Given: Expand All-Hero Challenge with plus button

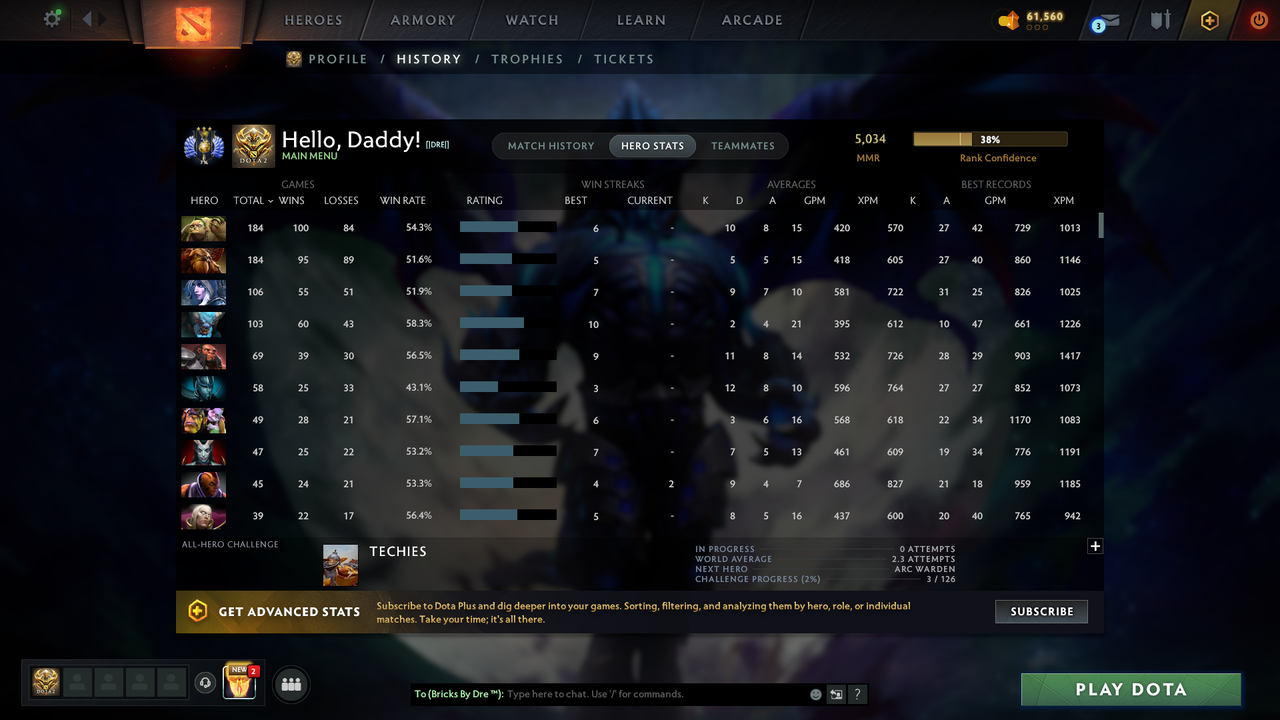Looking at the screenshot, I should click(1095, 546).
